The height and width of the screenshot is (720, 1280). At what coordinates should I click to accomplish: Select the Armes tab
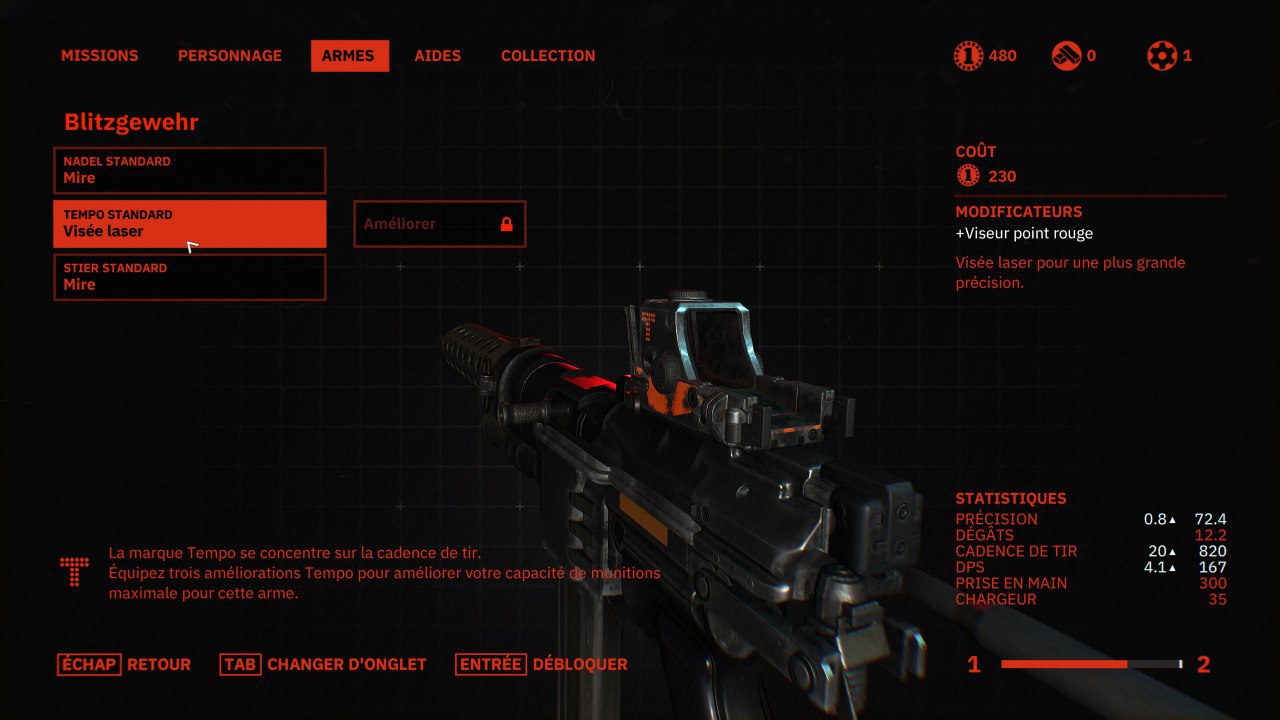[349, 56]
